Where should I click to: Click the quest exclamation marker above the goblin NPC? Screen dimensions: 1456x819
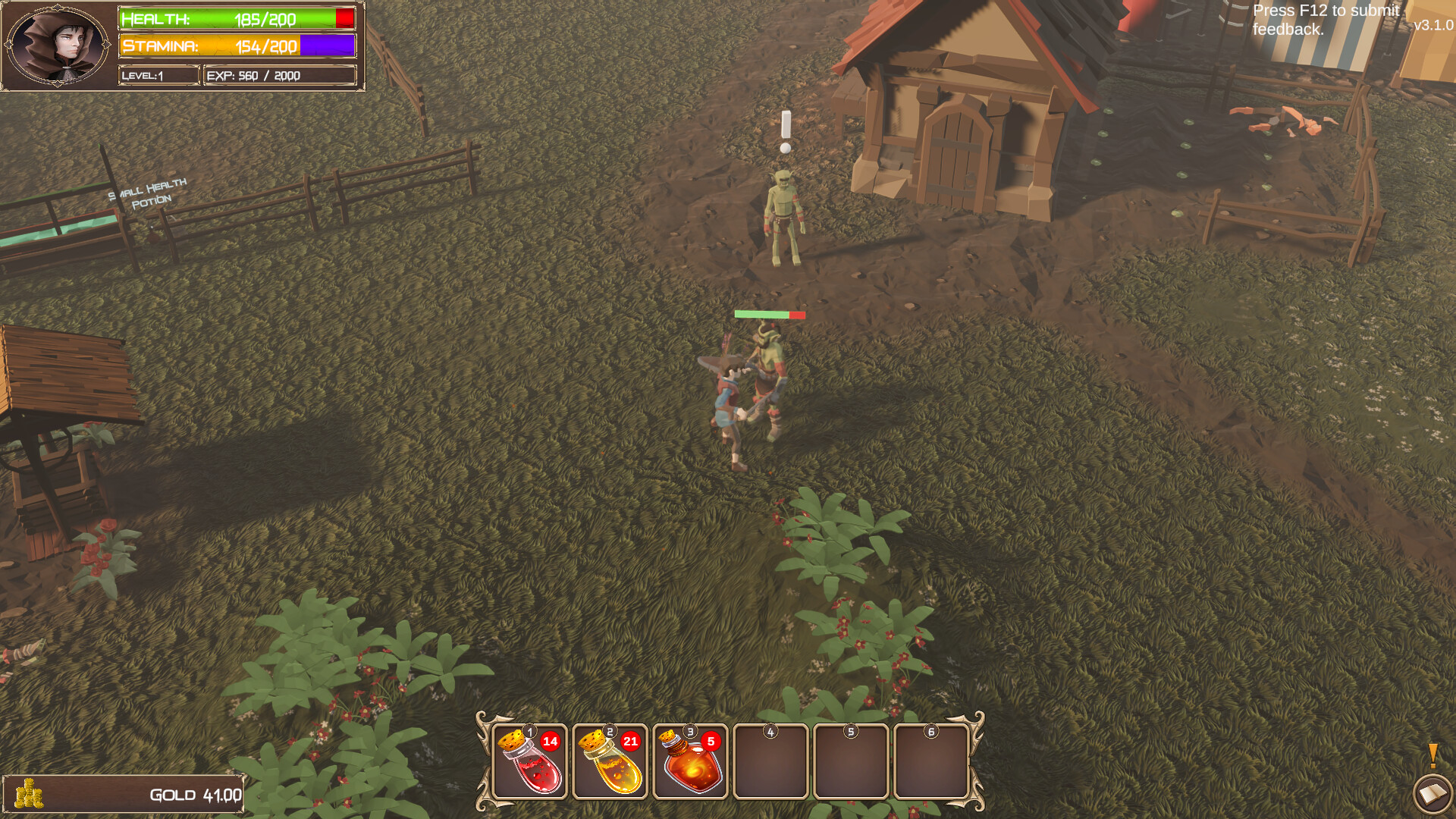click(785, 129)
